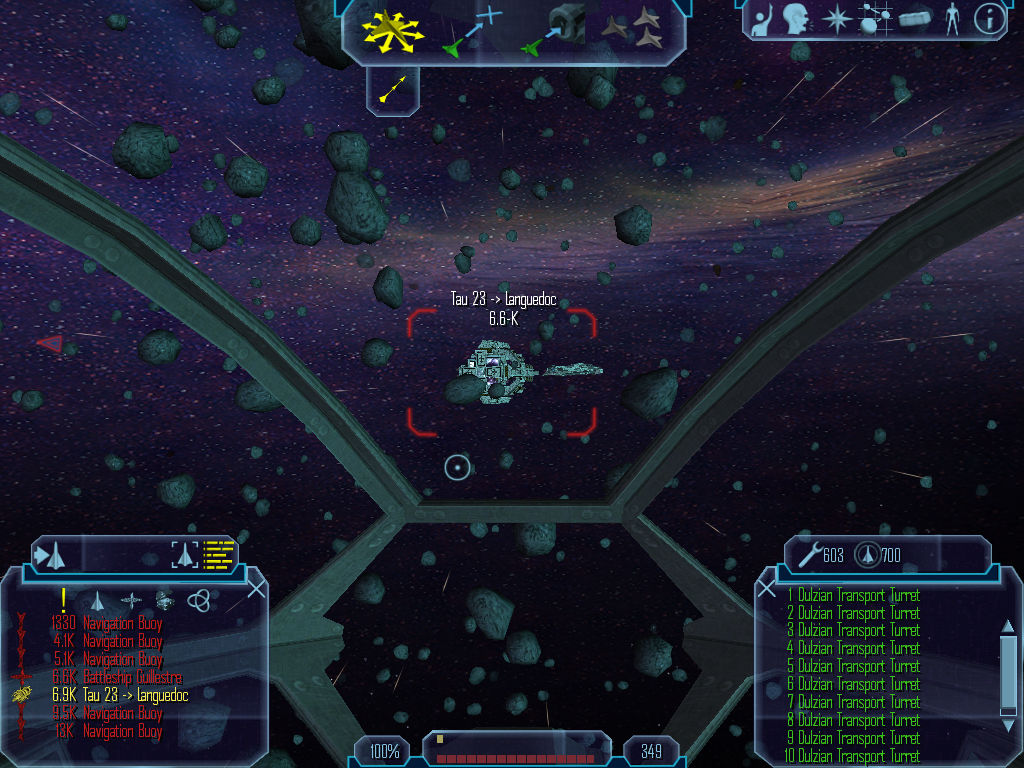Viewport: 1024px width, 768px height.
Task: Click the yellow text lines icon
Action: (x=218, y=554)
